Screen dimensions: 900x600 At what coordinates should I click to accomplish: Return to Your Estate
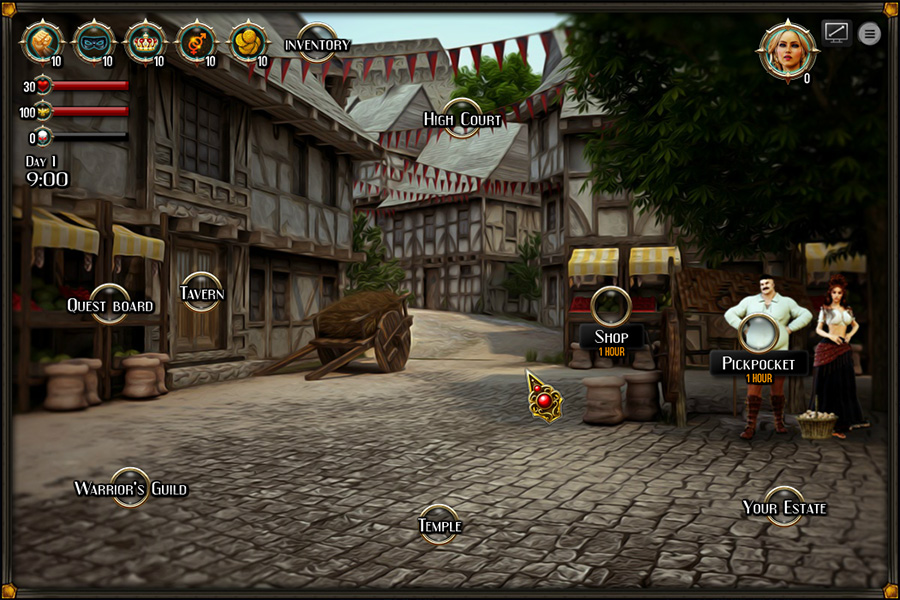tap(784, 507)
